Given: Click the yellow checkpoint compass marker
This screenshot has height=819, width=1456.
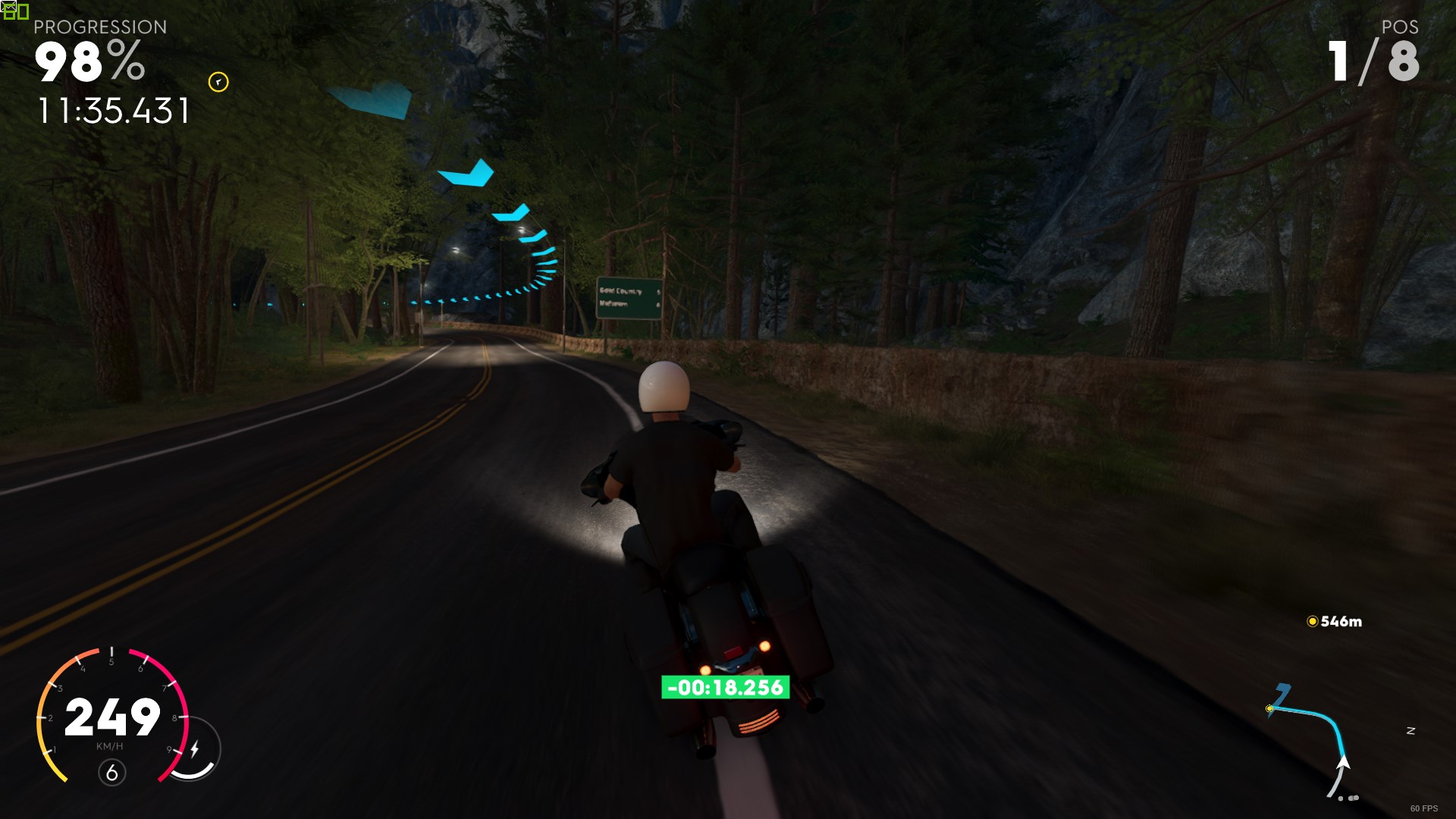Looking at the screenshot, I should point(218,82).
